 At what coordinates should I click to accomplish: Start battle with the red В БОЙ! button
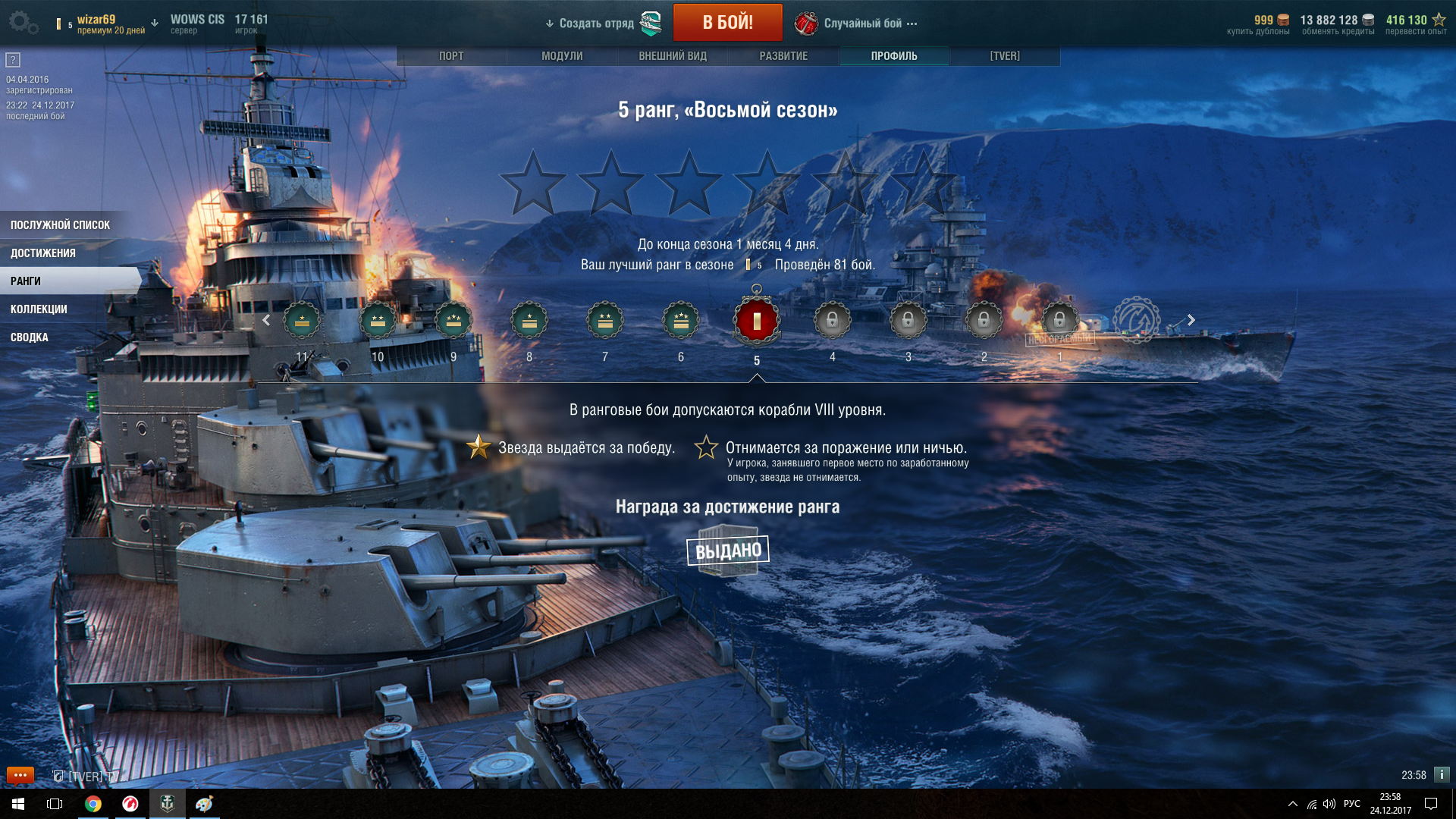tap(727, 23)
